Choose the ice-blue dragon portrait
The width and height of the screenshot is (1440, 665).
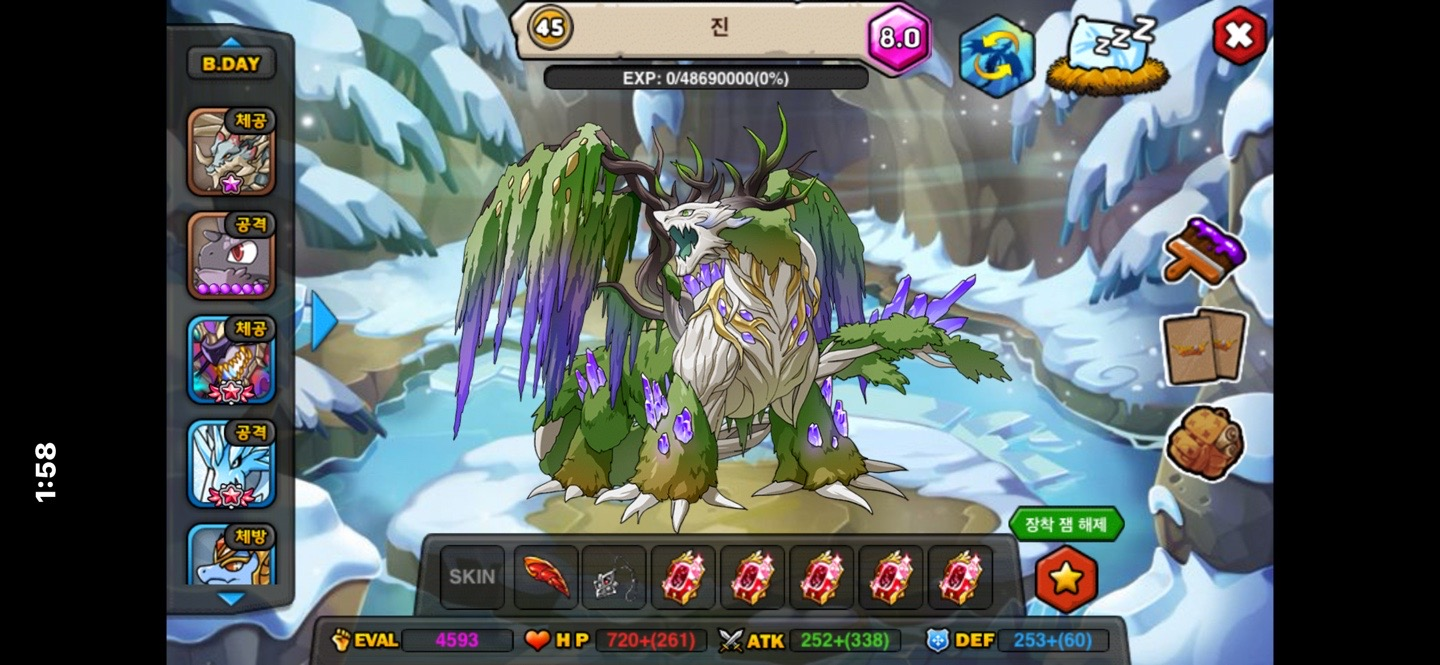[x=231, y=463]
